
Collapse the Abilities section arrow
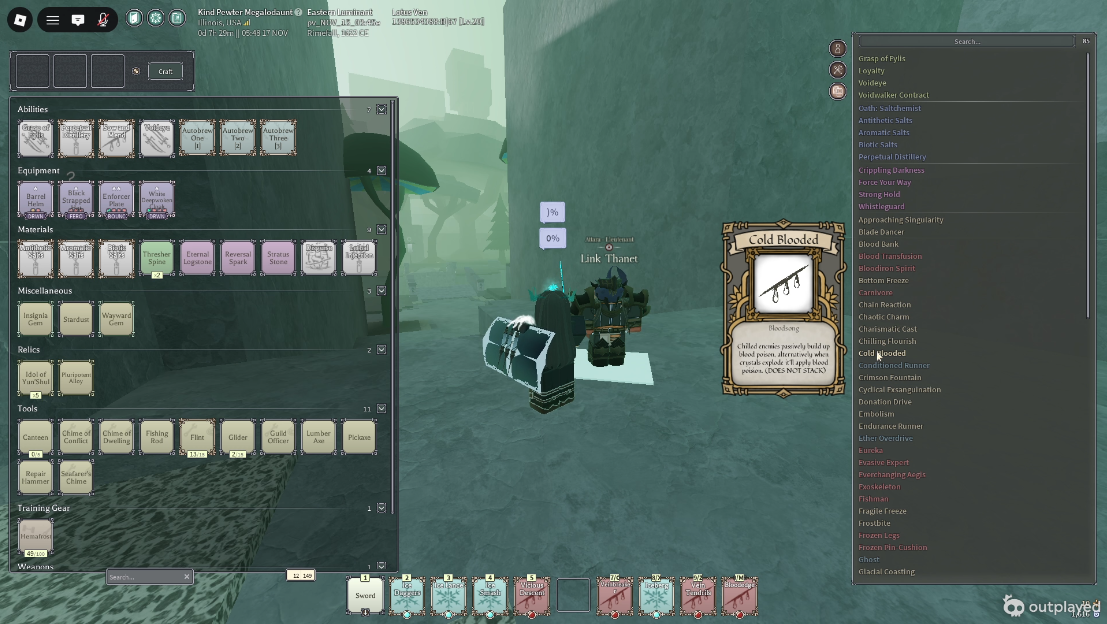click(381, 109)
